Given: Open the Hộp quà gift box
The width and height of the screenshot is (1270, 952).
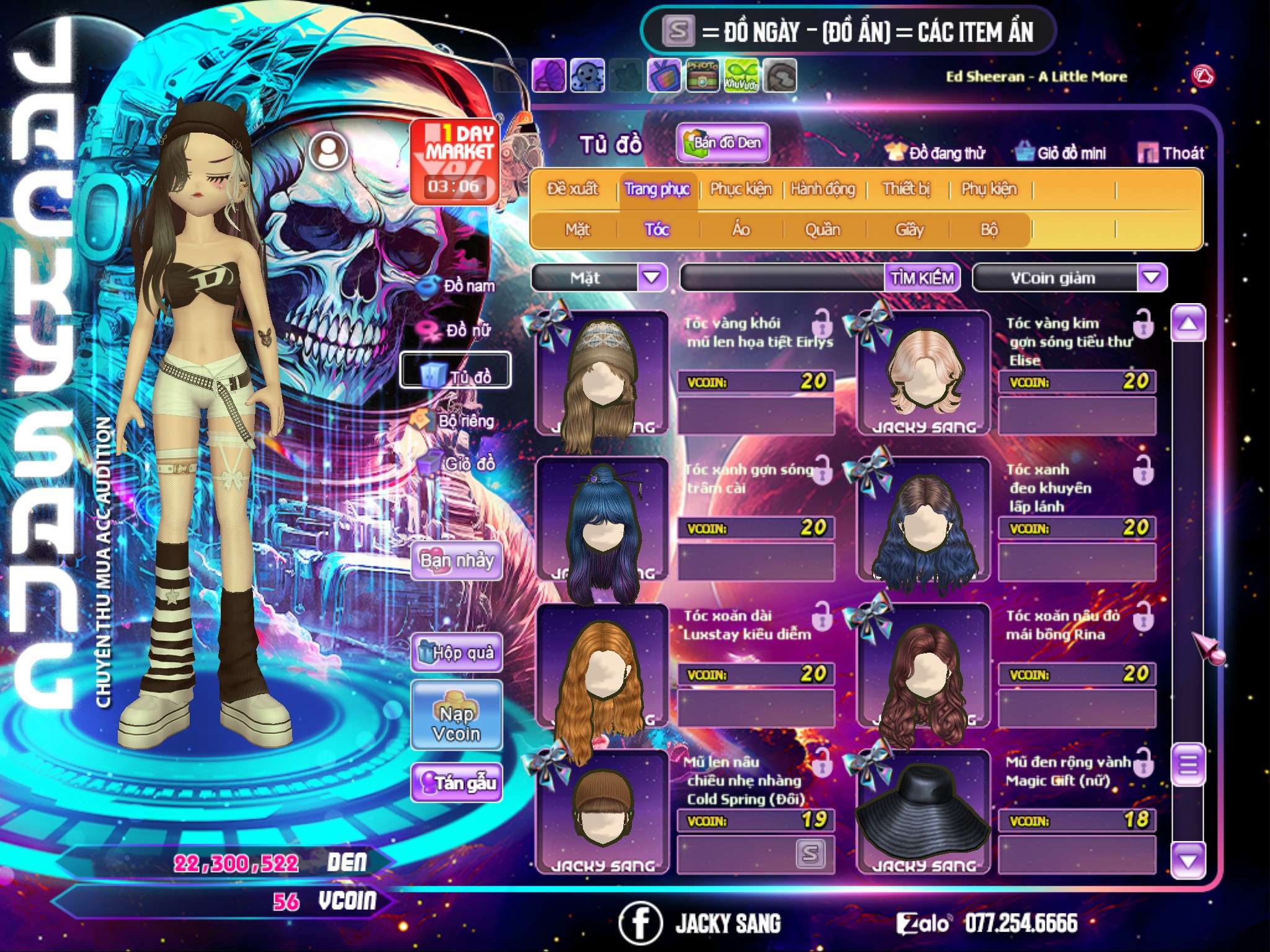Looking at the screenshot, I should [x=456, y=653].
